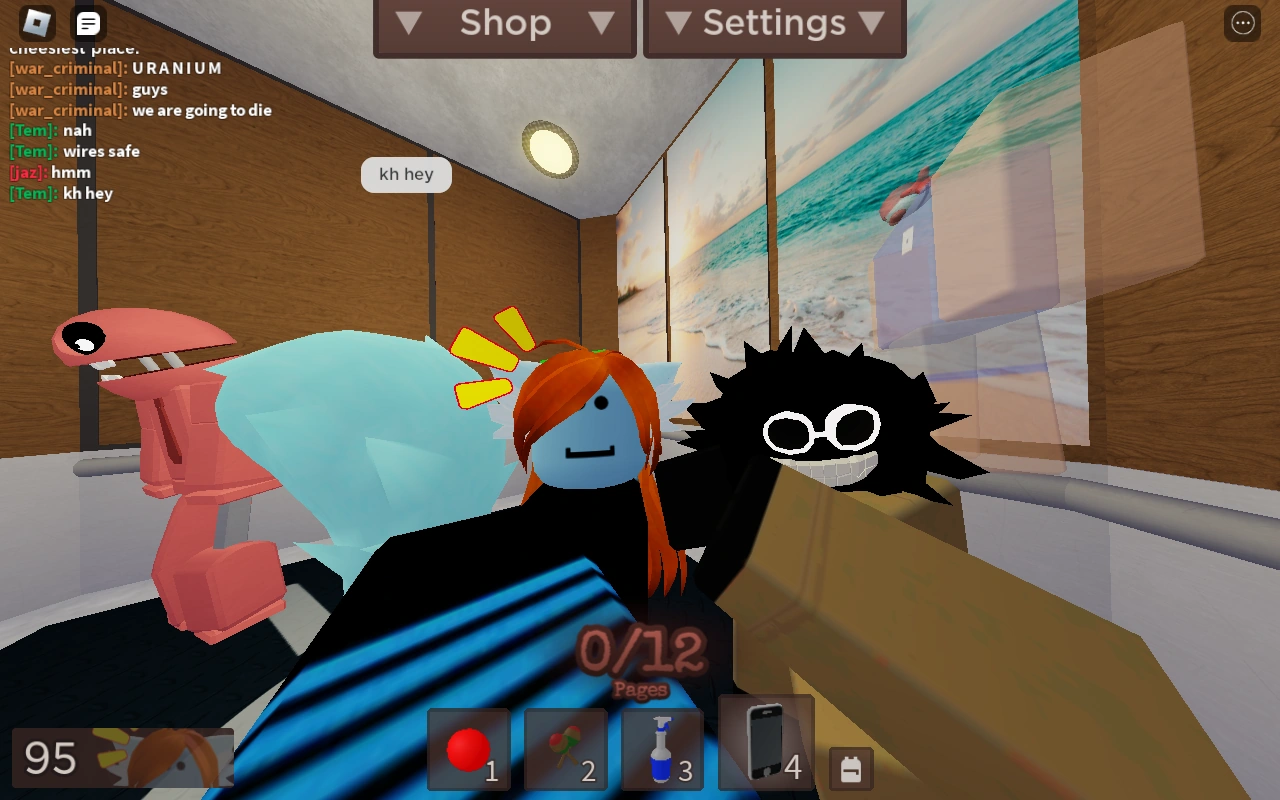Click the 'kh hey' speech bubble
Screen dimensions: 1280x800
point(406,174)
